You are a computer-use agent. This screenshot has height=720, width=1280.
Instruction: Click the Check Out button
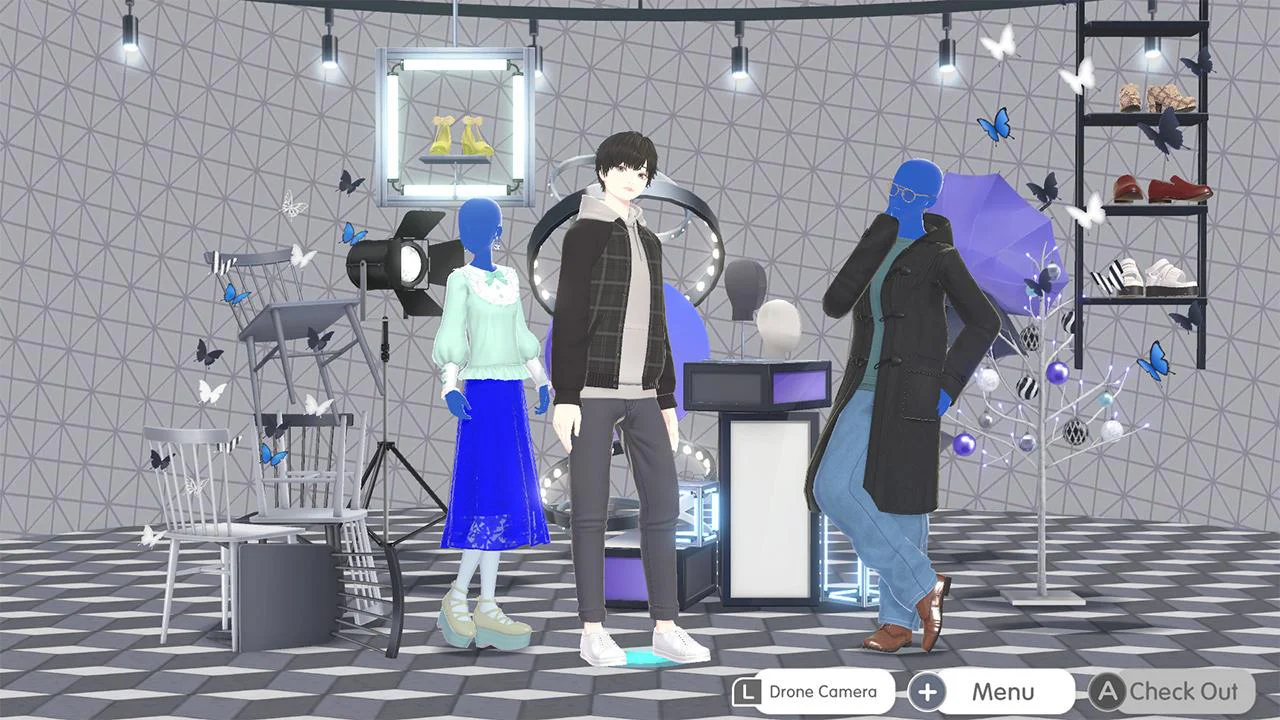(1182, 691)
